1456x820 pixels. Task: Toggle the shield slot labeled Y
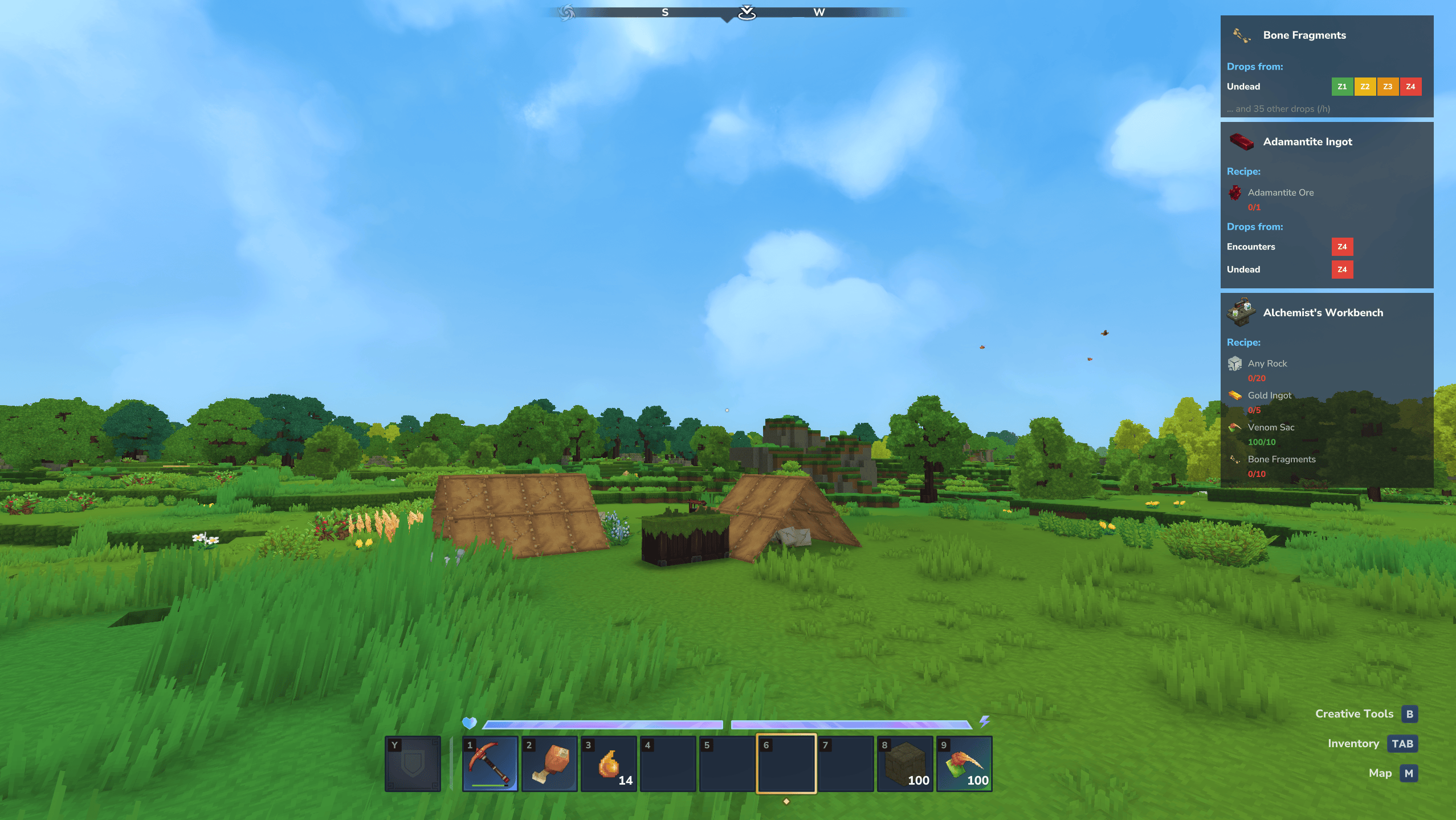pos(413,764)
